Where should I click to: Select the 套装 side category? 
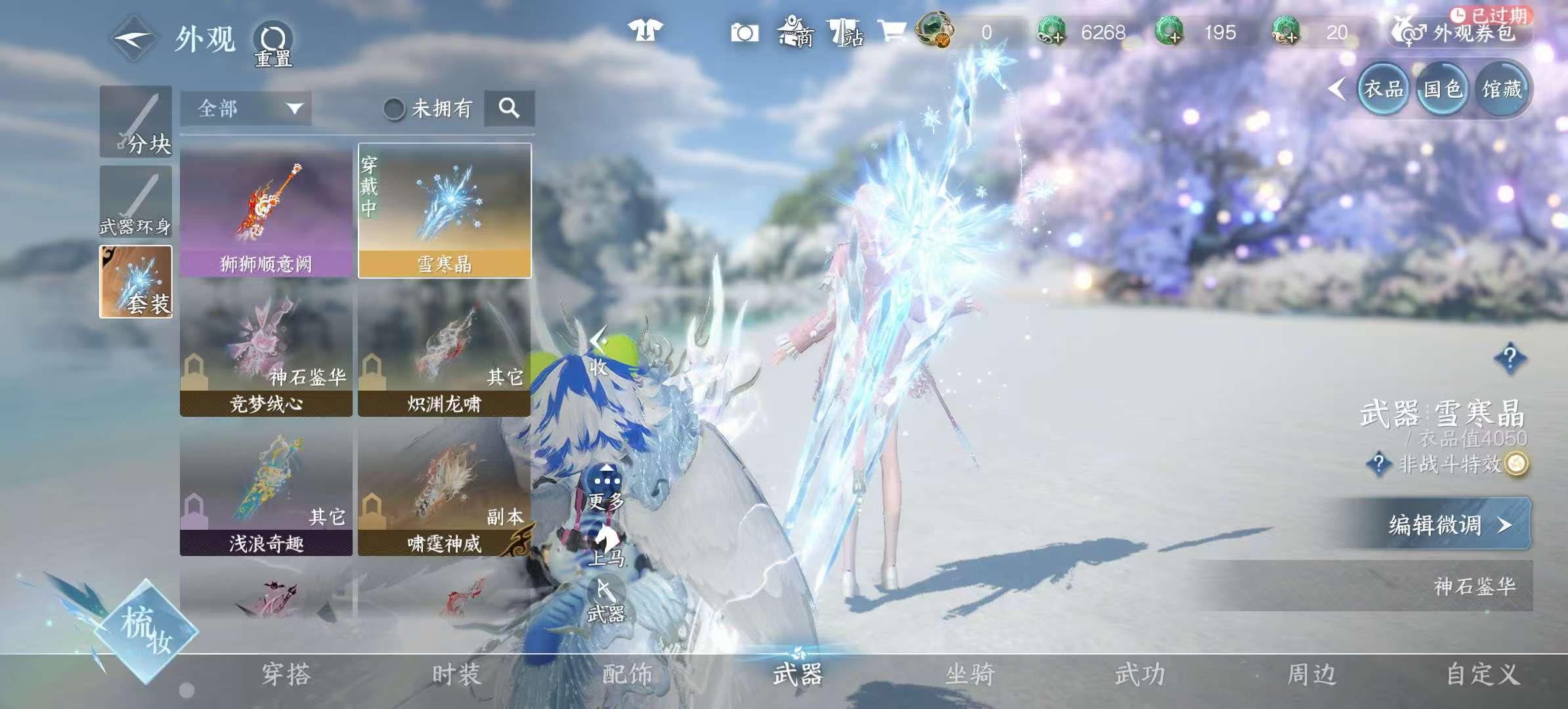[x=136, y=282]
